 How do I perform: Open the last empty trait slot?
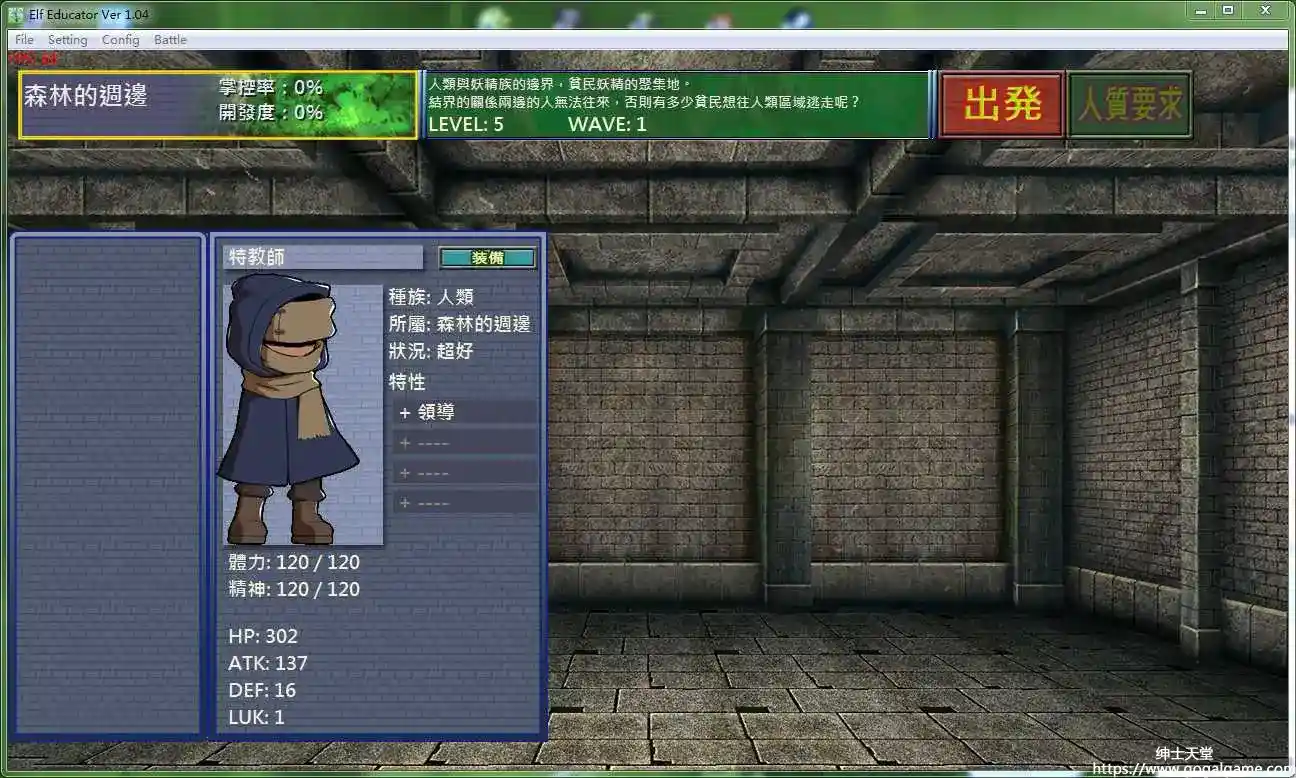tap(463, 501)
